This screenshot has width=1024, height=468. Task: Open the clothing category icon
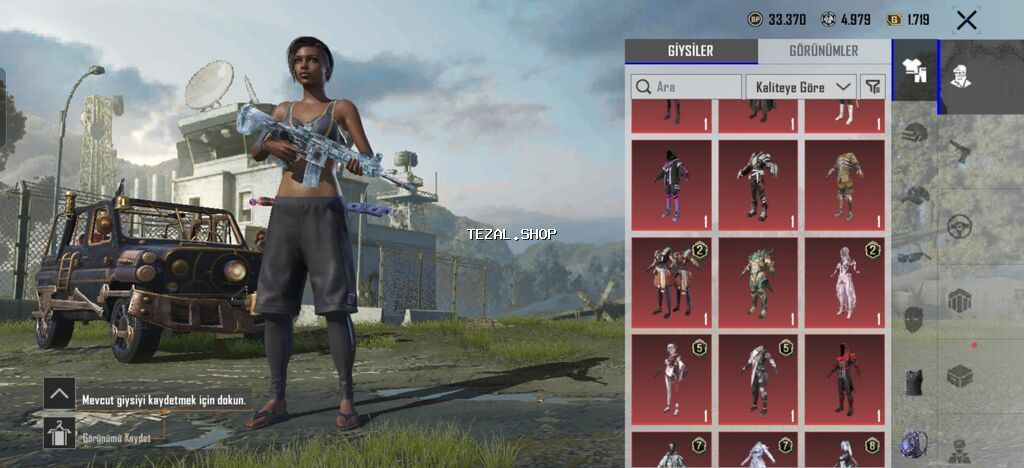click(914, 70)
